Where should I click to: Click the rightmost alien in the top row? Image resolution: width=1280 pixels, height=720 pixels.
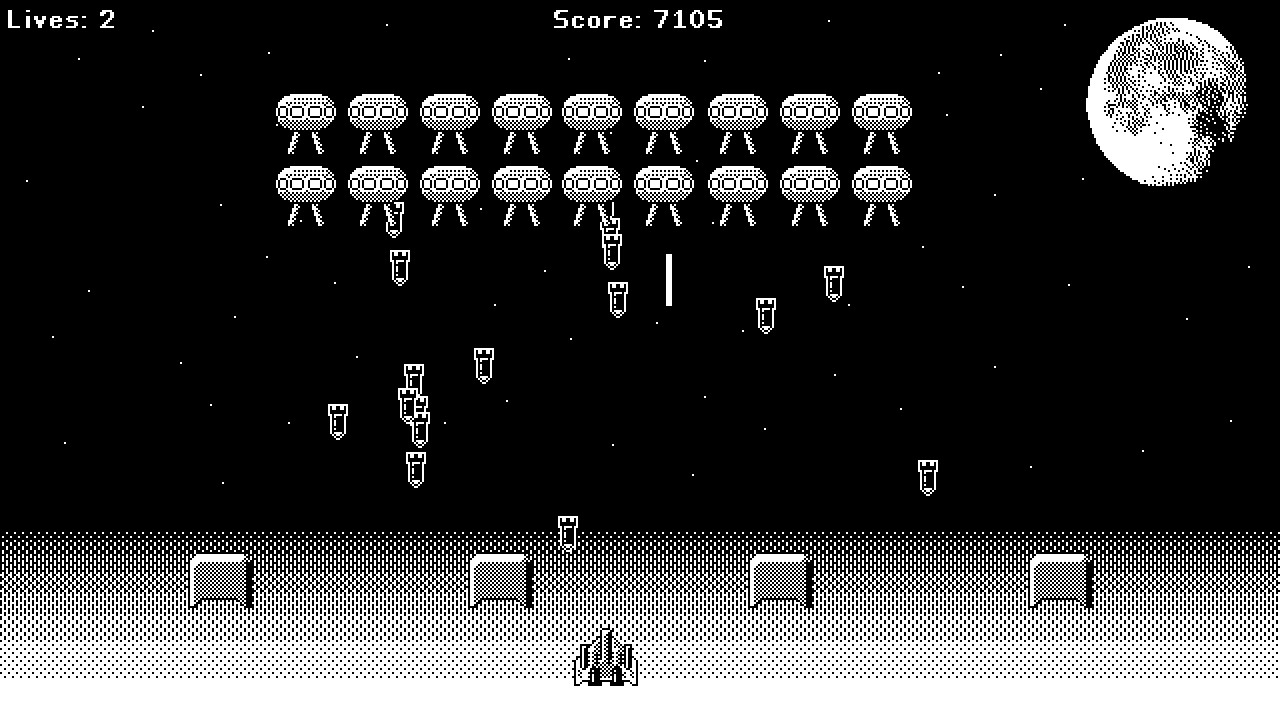(880, 110)
